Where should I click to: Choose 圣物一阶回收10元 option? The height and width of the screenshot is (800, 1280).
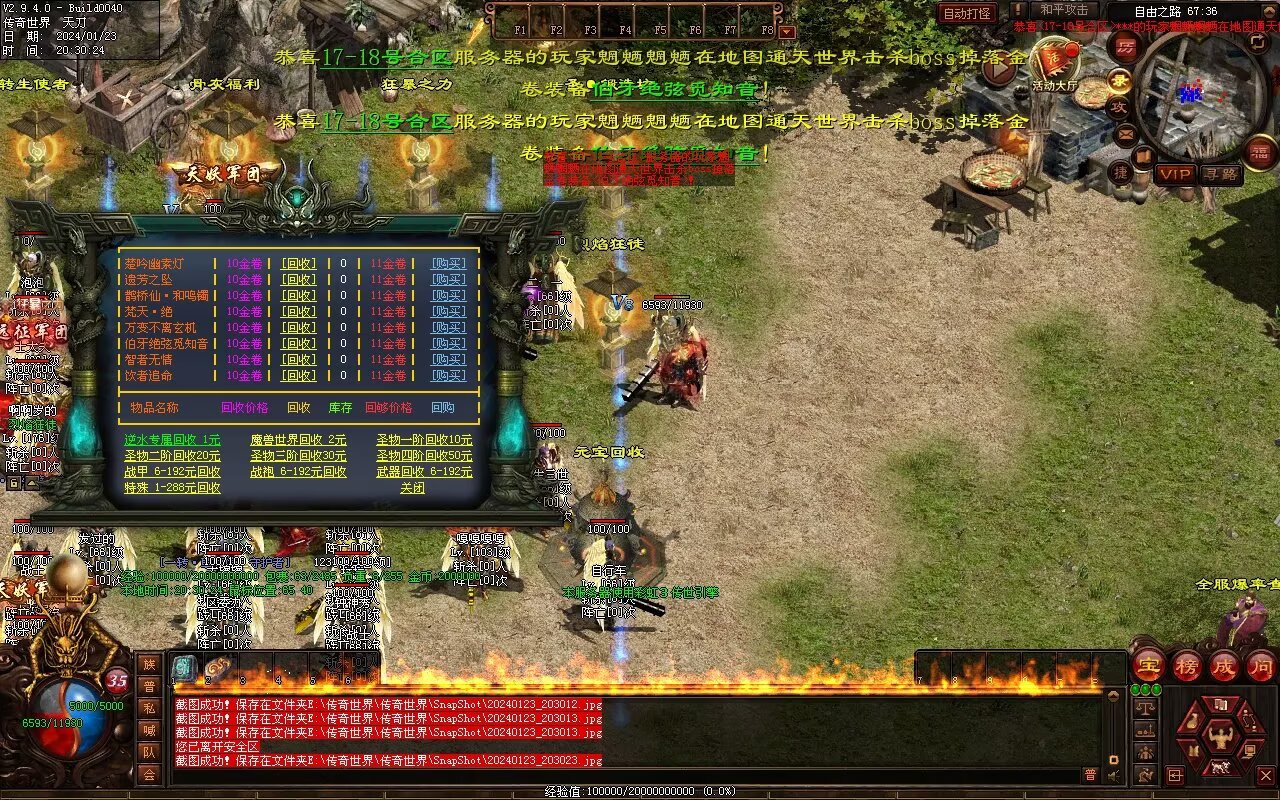point(424,440)
